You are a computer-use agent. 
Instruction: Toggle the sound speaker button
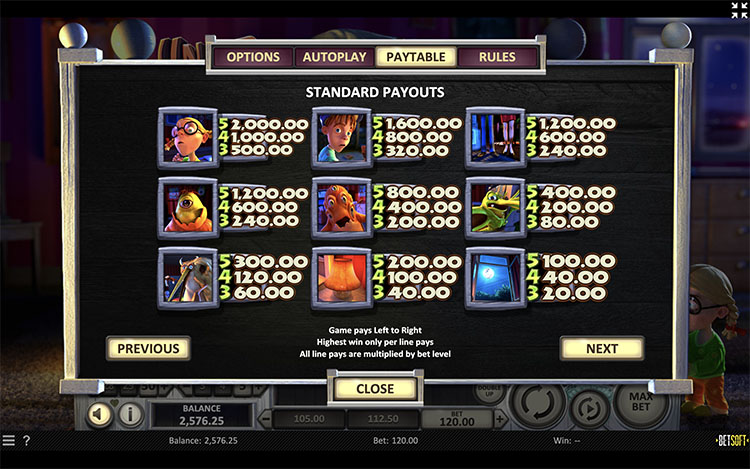click(100, 413)
